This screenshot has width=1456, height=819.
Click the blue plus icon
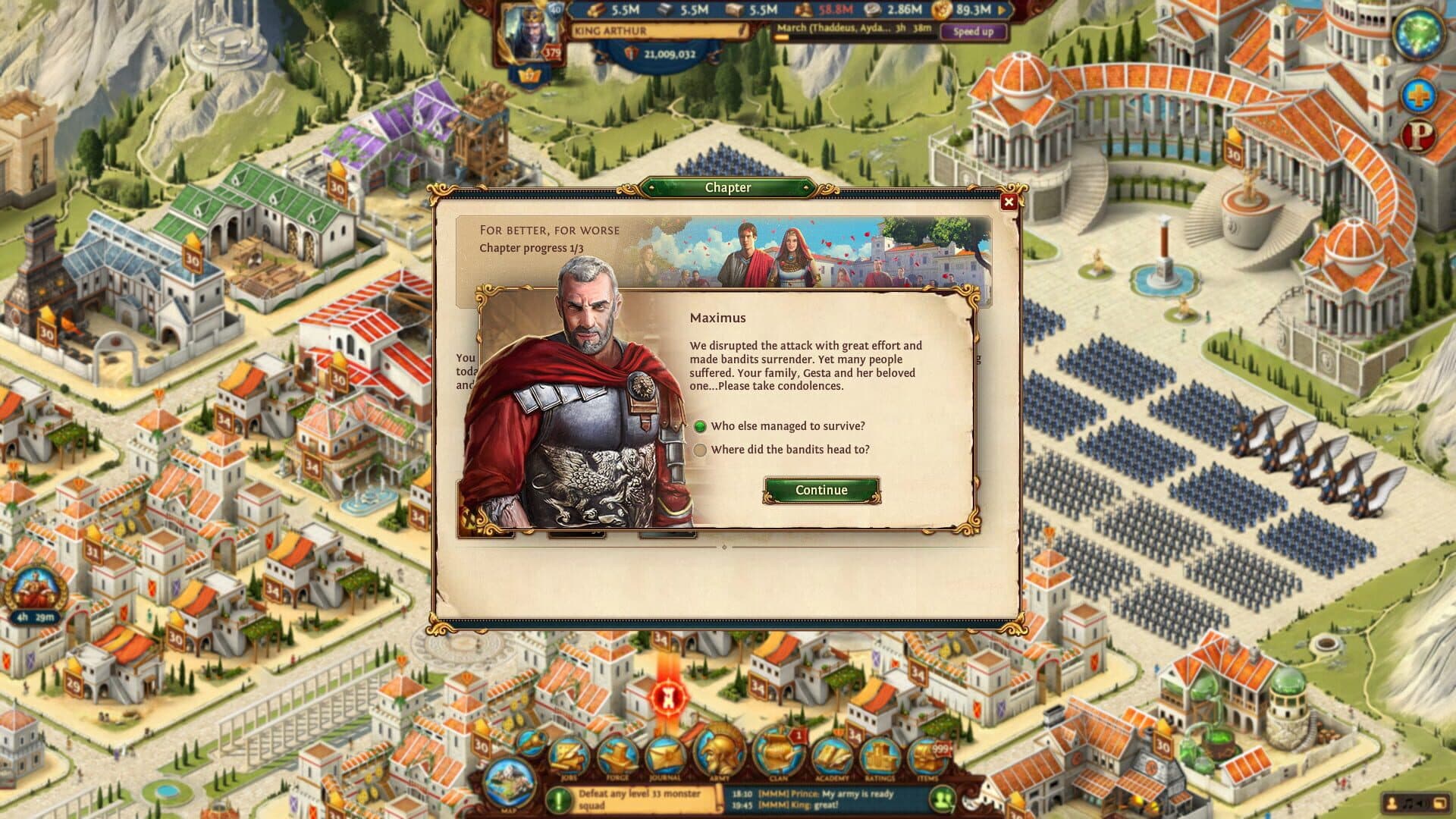[1417, 96]
